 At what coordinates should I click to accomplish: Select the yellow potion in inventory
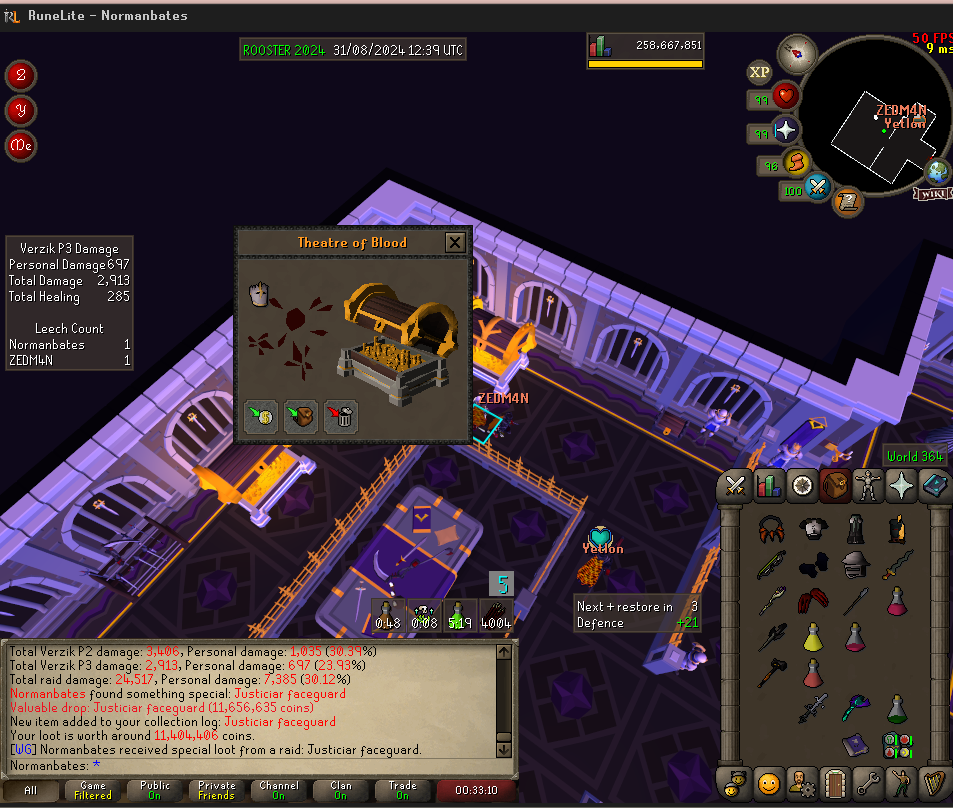[x=813, y=637]
